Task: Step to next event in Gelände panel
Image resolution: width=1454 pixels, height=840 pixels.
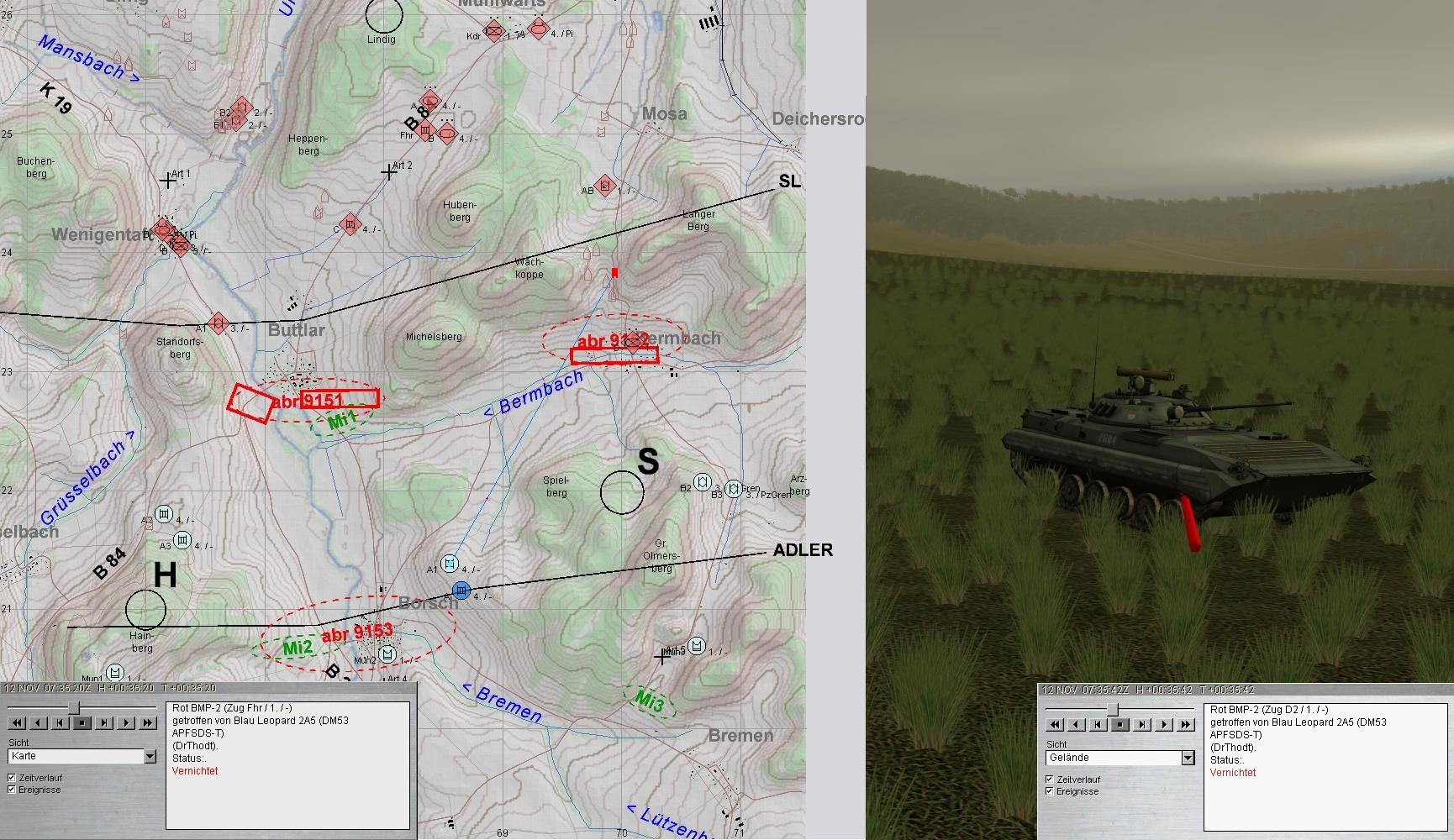Action: [1141, 724]
